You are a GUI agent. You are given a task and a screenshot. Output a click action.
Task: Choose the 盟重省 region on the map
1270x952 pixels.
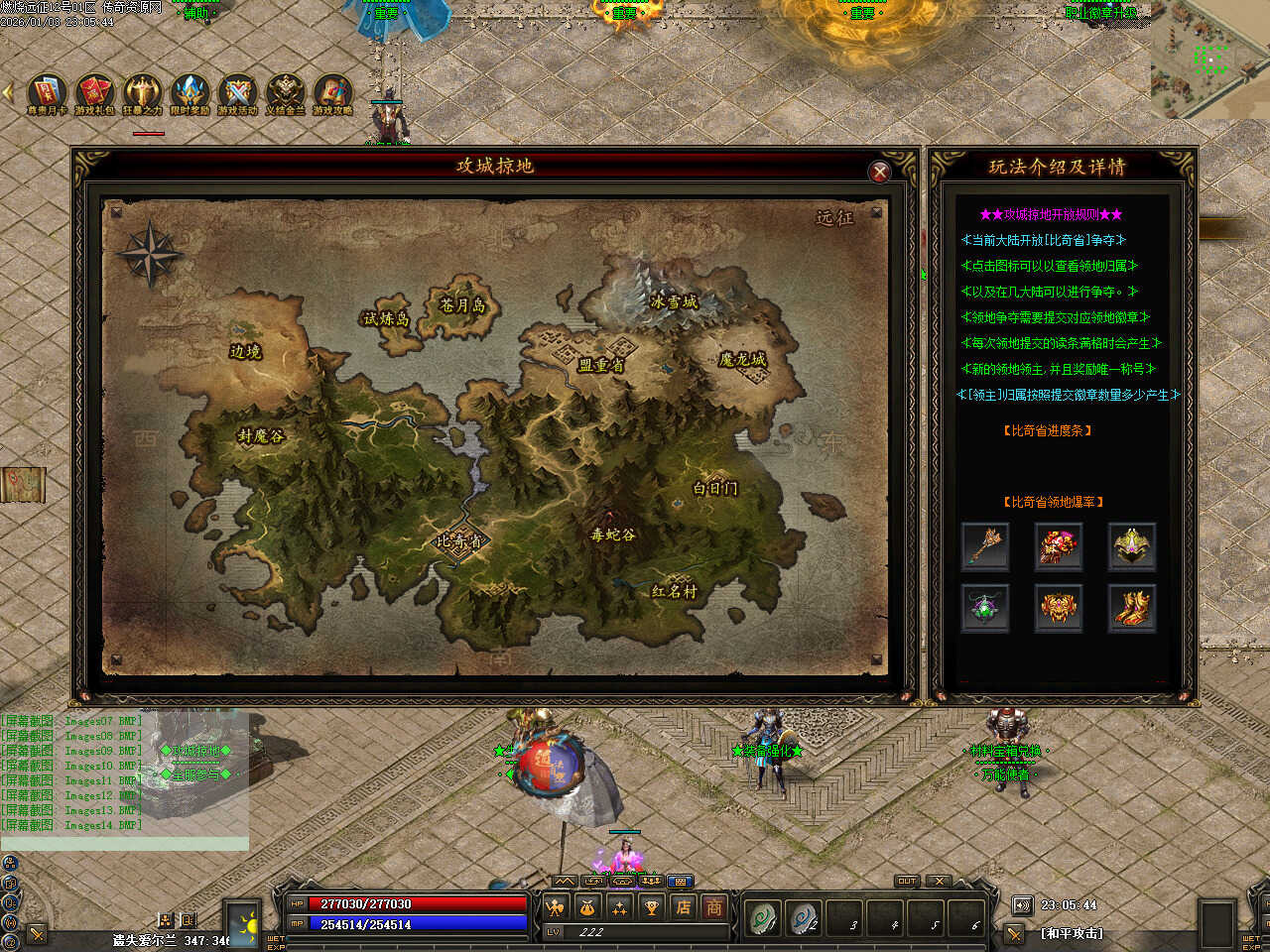601,365
